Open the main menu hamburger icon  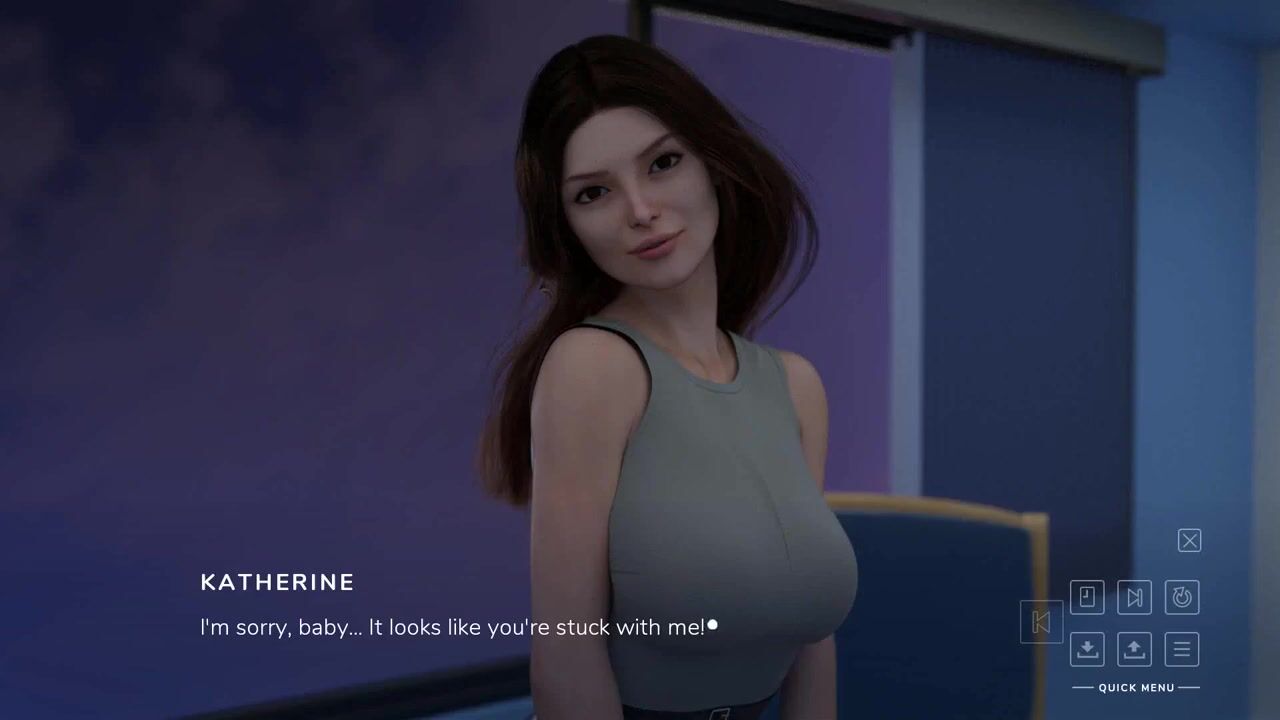1182,649
